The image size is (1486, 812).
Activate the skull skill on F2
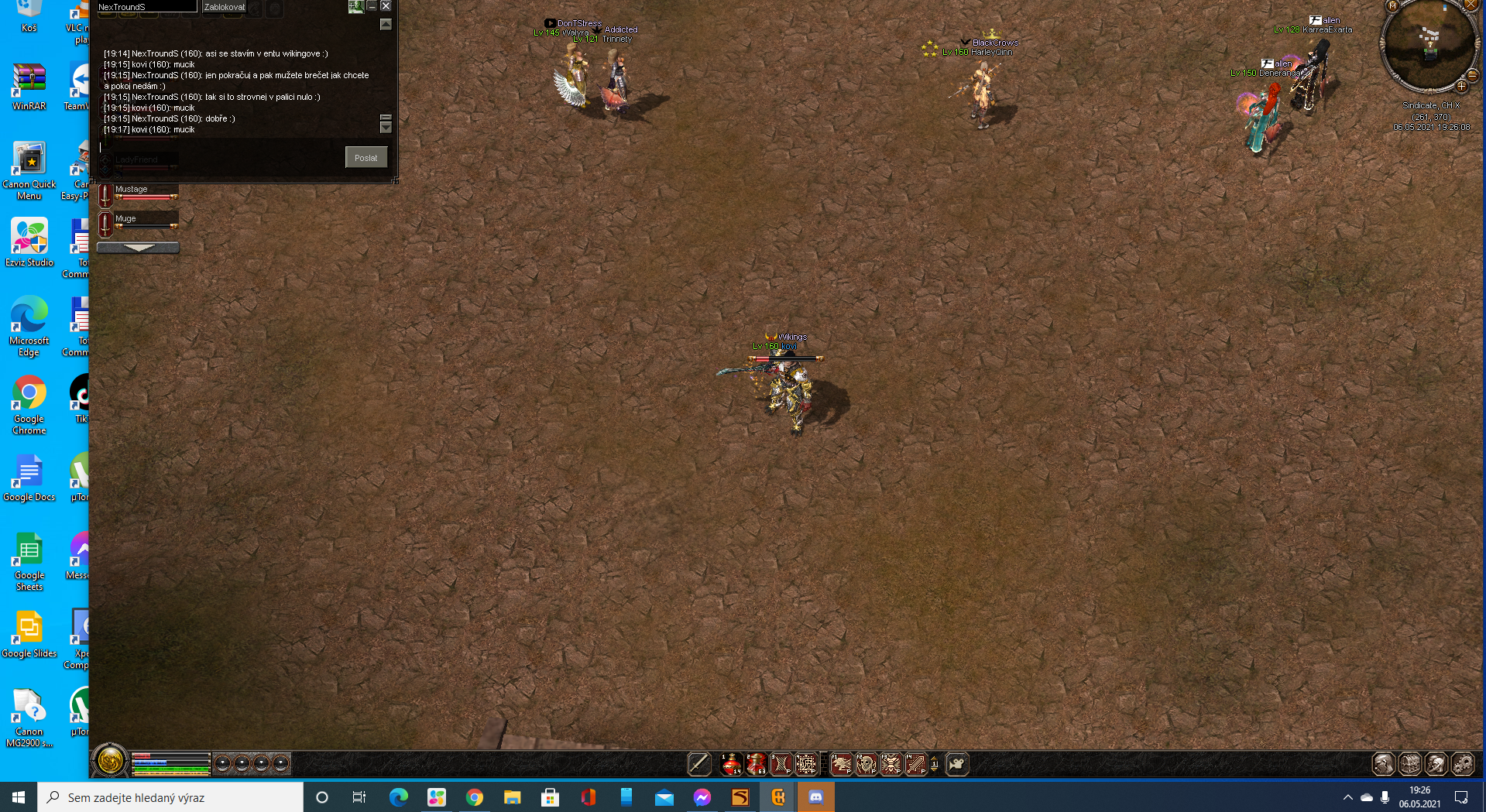pyautogui.click(x=866, y=764)
